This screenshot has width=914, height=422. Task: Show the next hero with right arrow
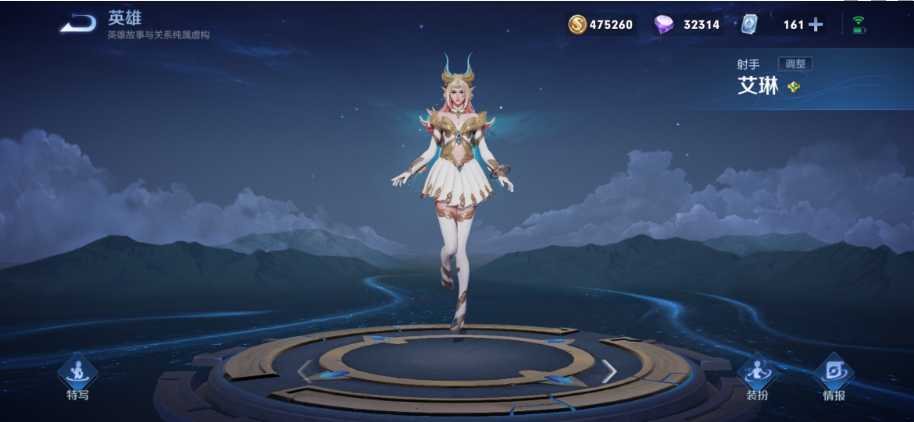tap(608, 371)
